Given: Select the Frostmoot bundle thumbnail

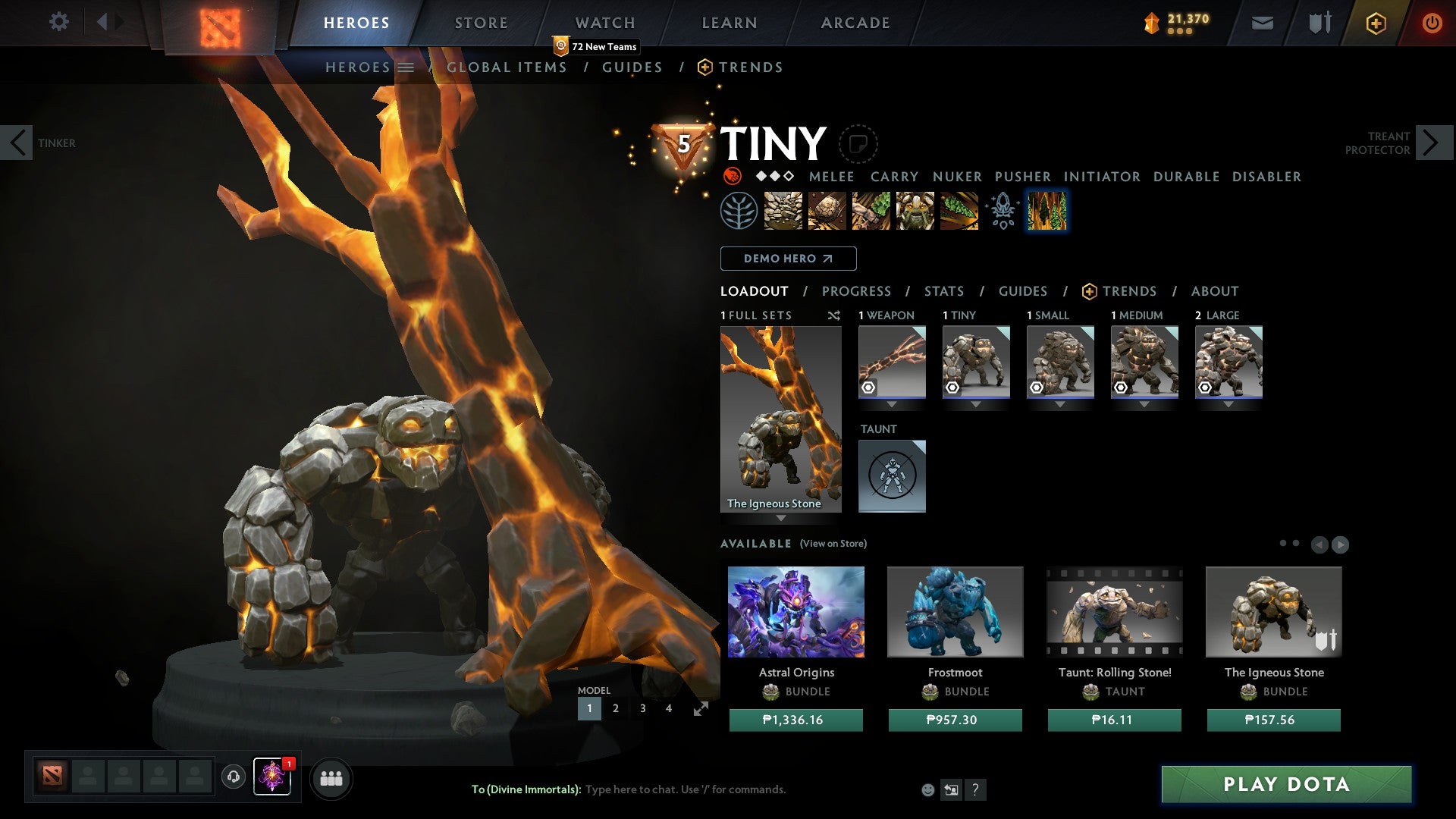Looking at the screenshot, I should (x=955, y=611).
